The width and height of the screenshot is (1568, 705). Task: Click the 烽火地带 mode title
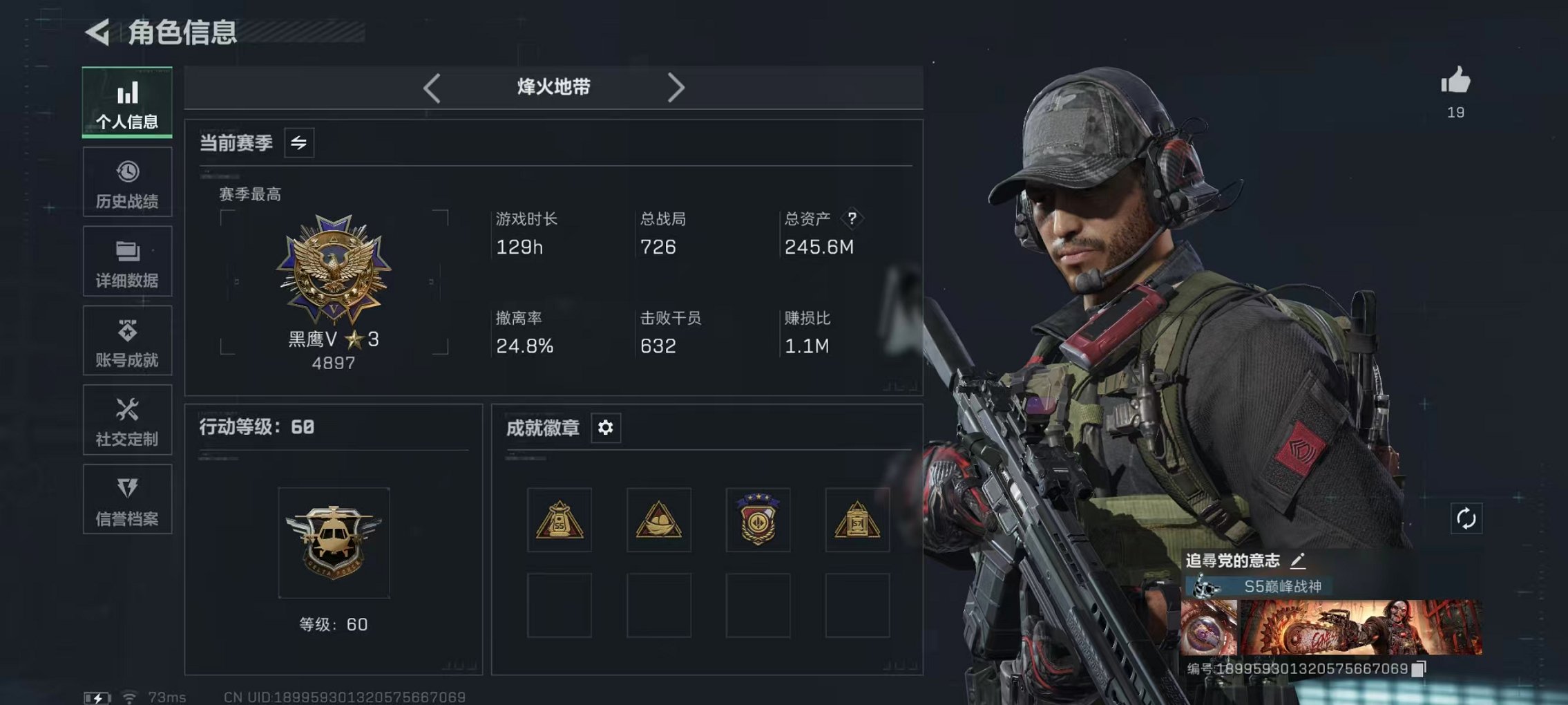[x=553, y=87]
